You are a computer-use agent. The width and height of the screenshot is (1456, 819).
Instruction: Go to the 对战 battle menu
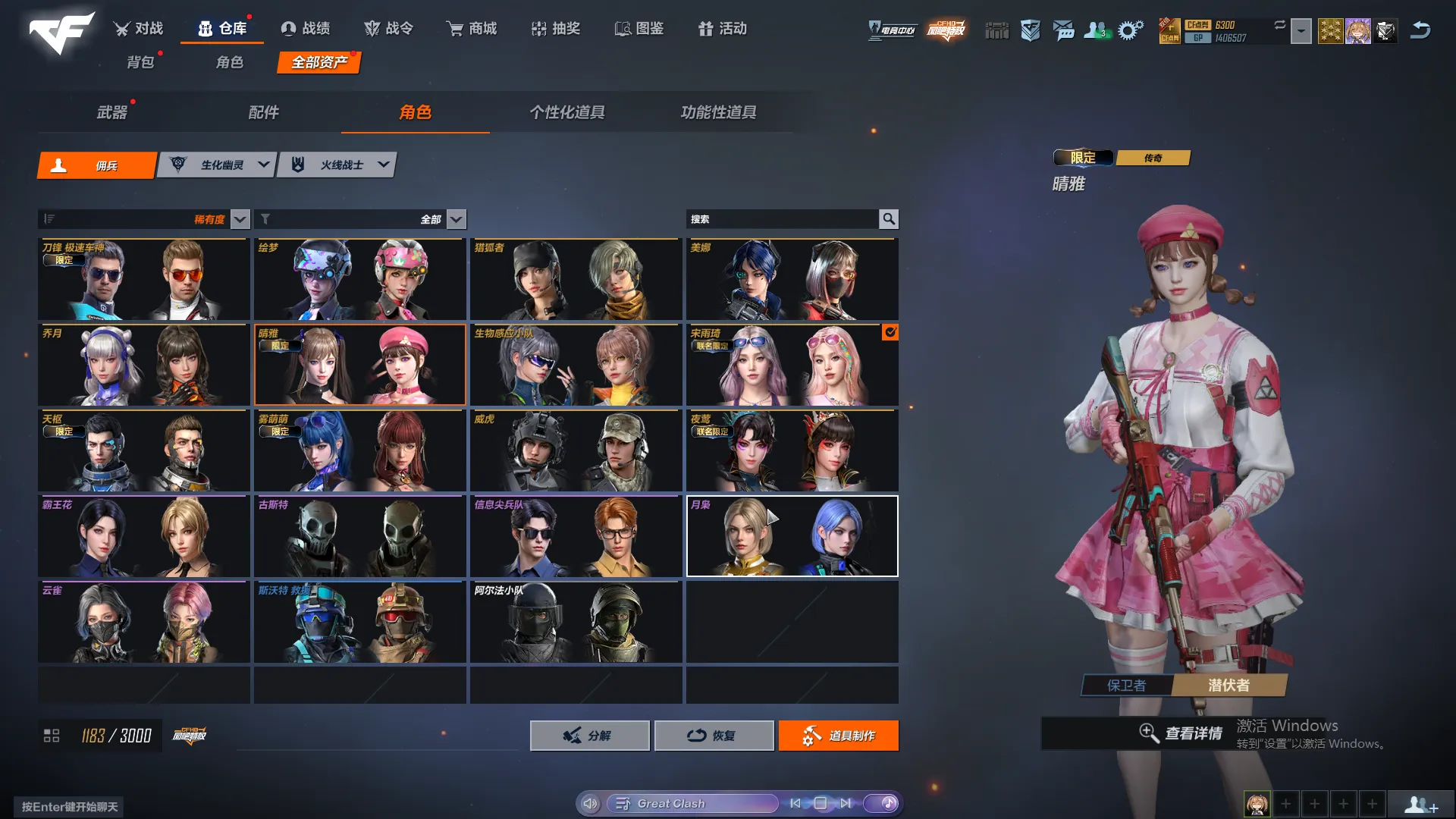click(139, 29)
